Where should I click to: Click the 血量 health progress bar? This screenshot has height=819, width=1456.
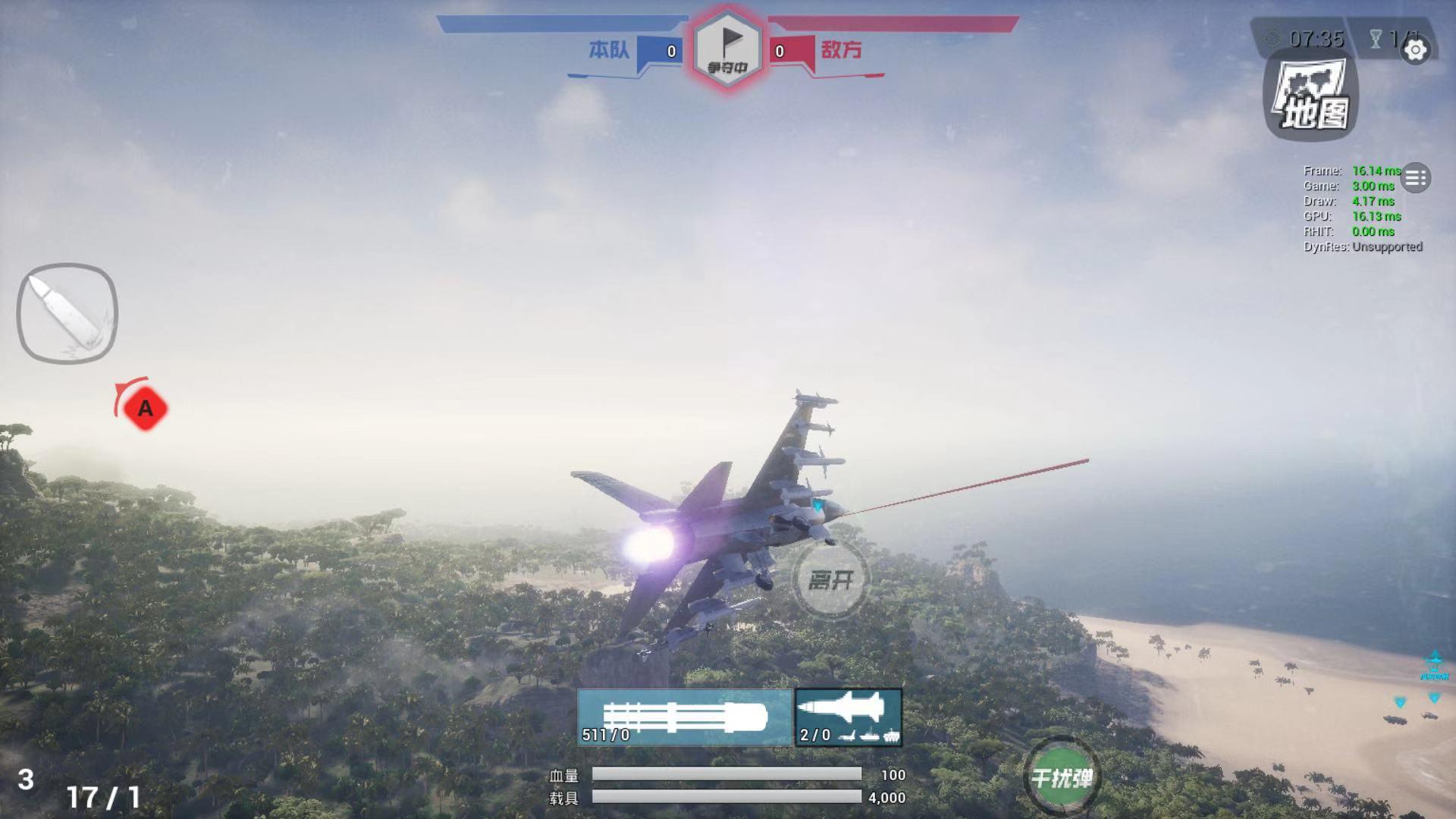(728, 776)
